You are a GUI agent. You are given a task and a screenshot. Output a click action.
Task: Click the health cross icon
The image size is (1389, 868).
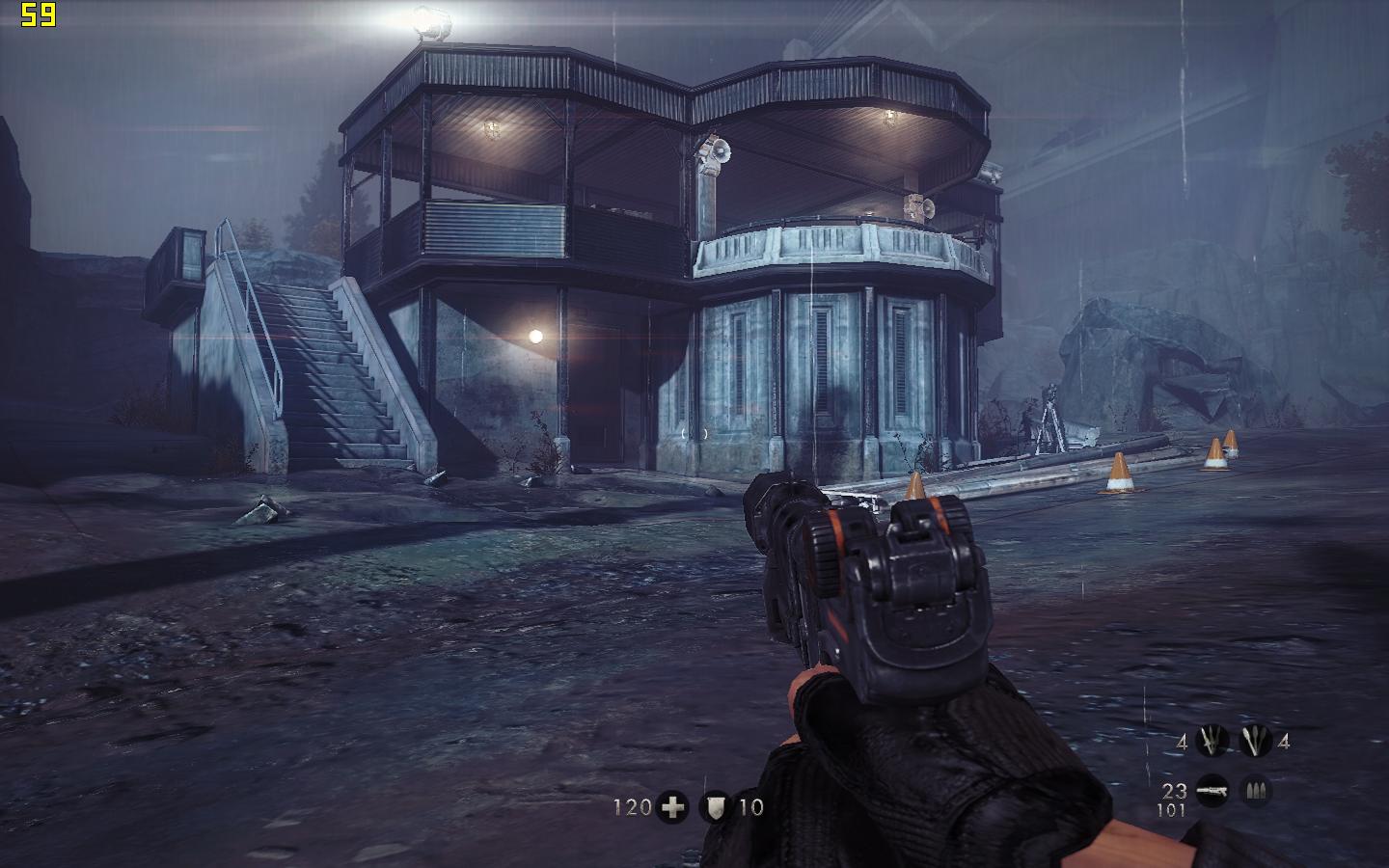point(671,807)
